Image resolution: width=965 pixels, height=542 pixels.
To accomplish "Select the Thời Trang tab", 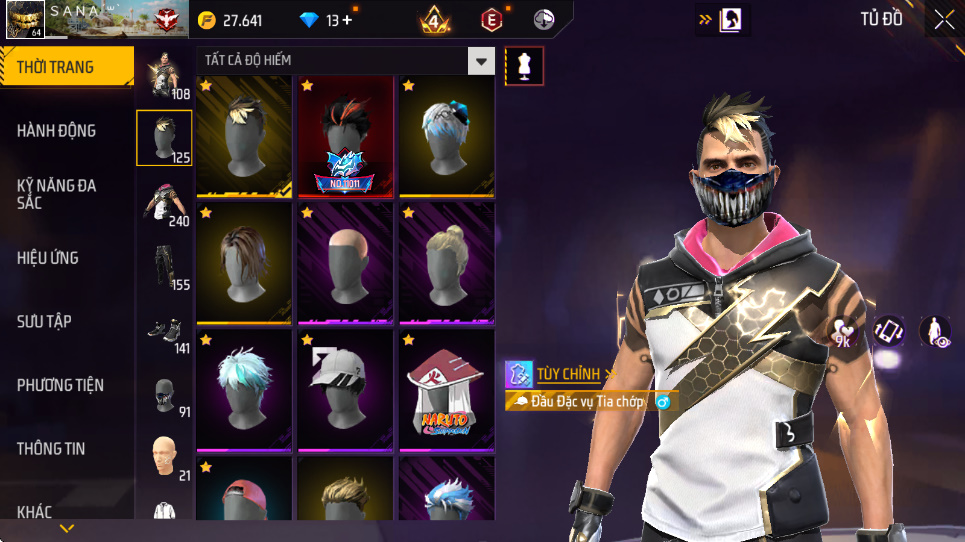I will [66, 67].
